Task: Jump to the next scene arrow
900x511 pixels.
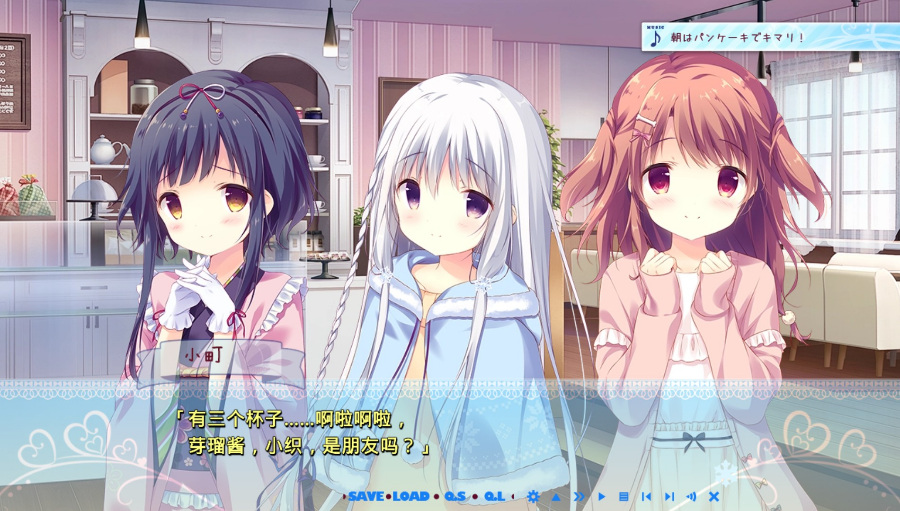Action: [669, 496]
